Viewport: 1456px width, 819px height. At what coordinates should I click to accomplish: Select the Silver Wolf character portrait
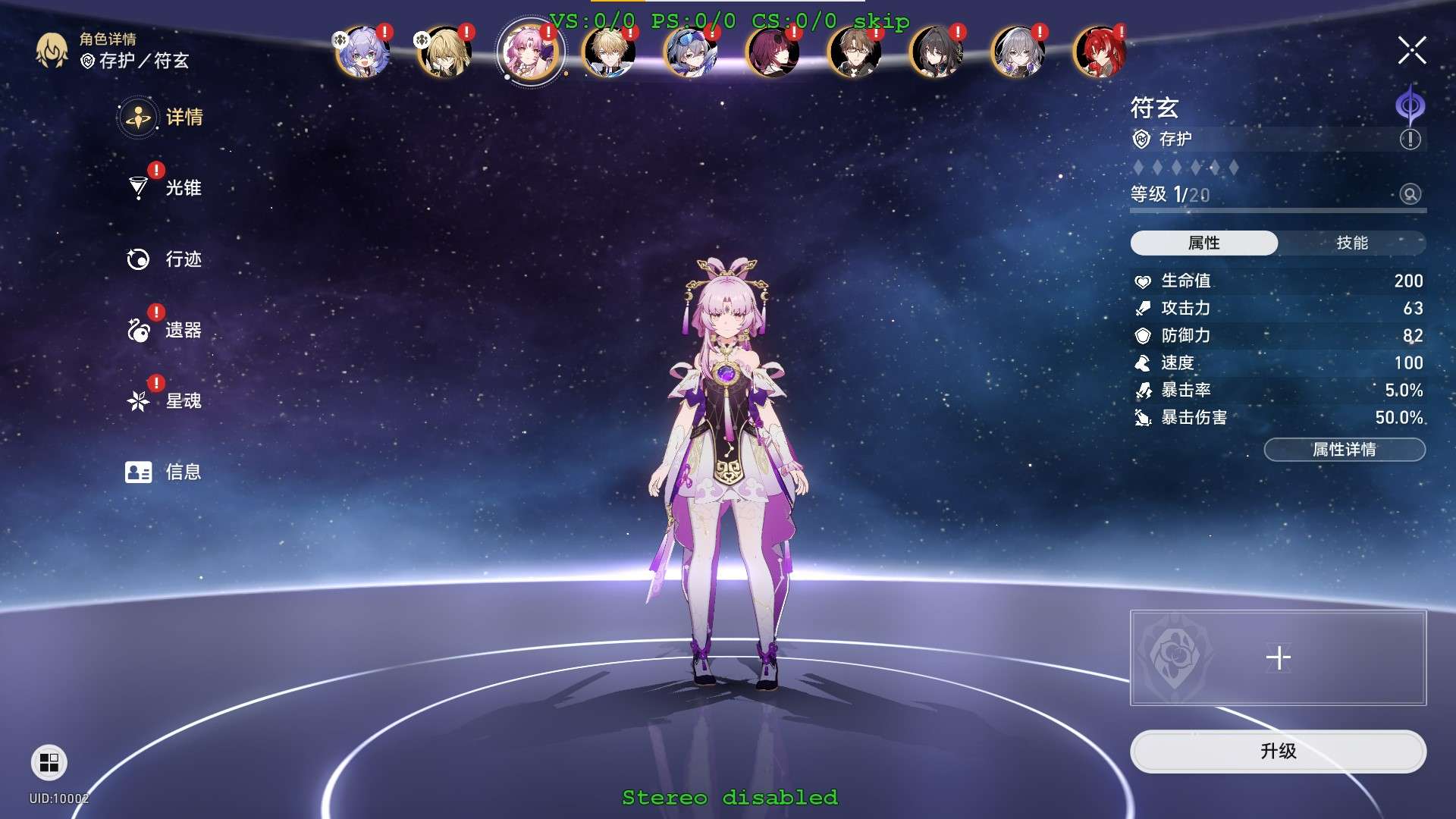tap(690, 52)
